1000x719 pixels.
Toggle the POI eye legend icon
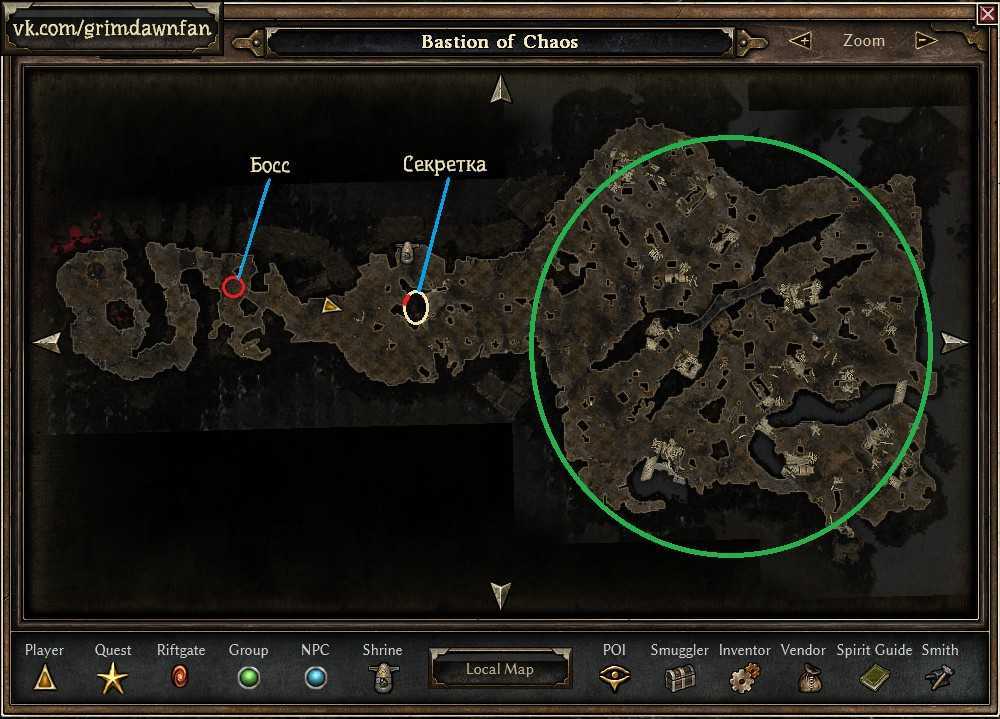[x=614, y=678]
